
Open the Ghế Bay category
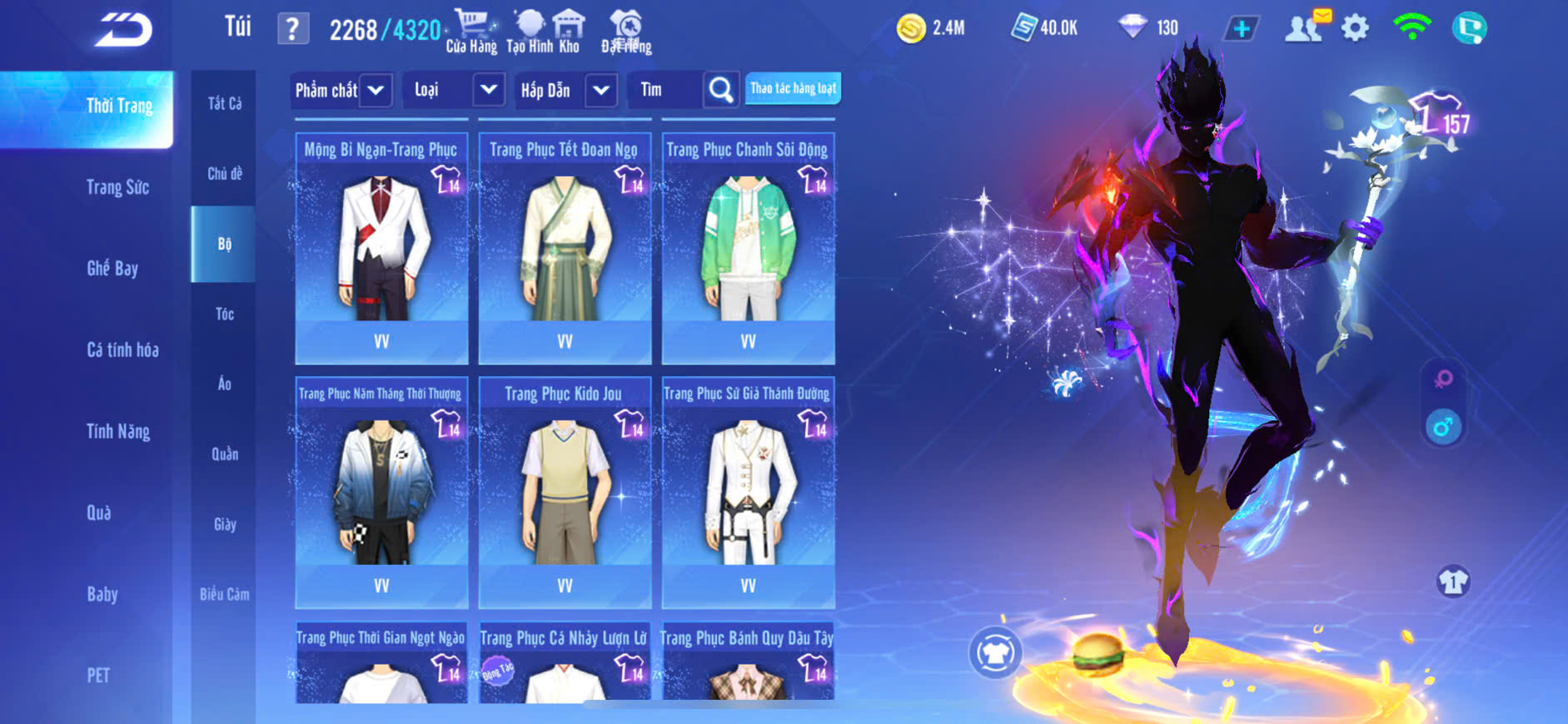(x=112, y=268)
